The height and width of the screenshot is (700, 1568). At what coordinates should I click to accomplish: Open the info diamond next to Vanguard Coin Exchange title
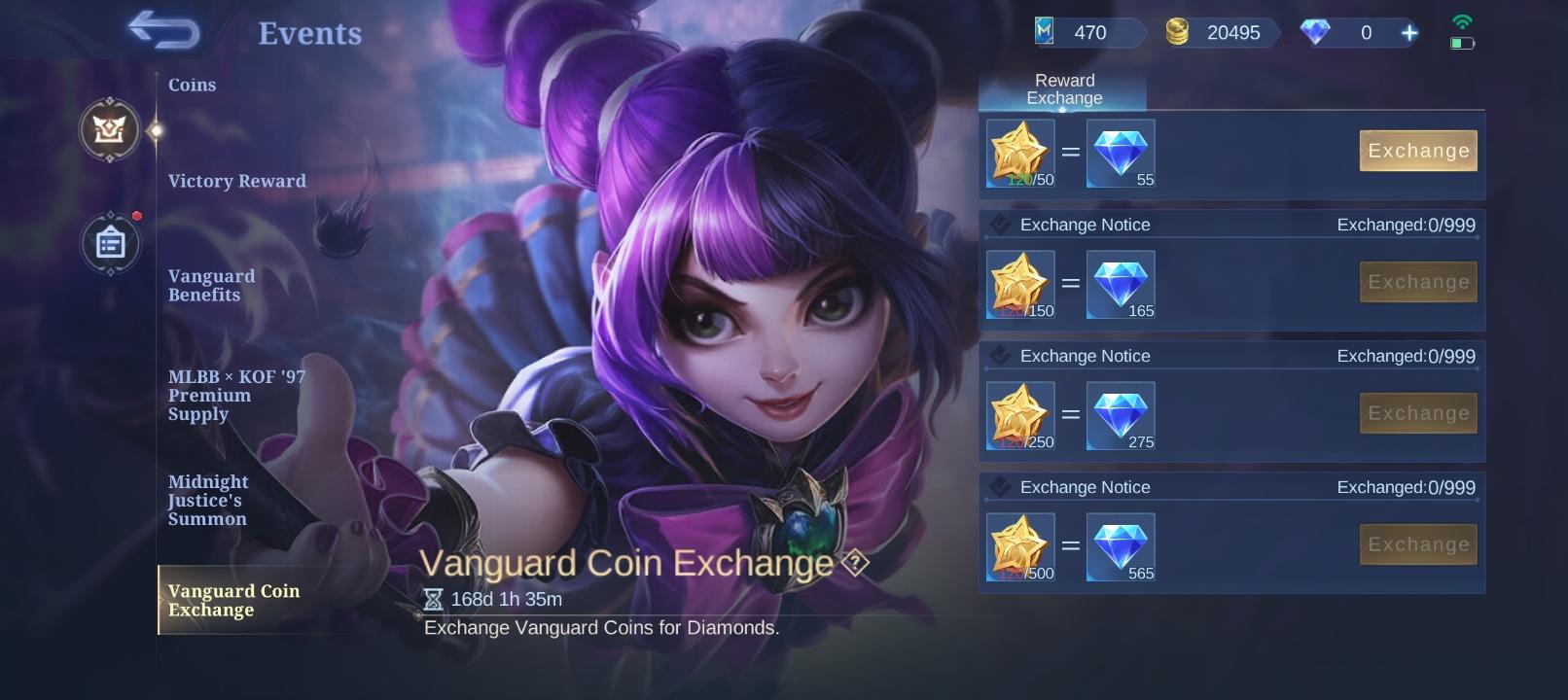(x=854, y=563)
